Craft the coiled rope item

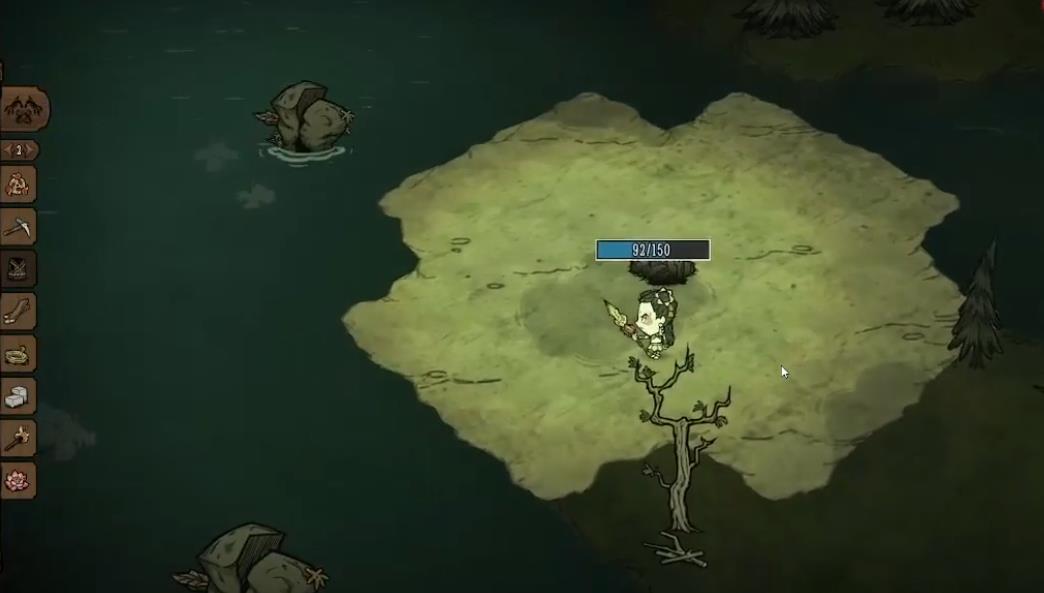pyautogui.click(x=18, y=354)
